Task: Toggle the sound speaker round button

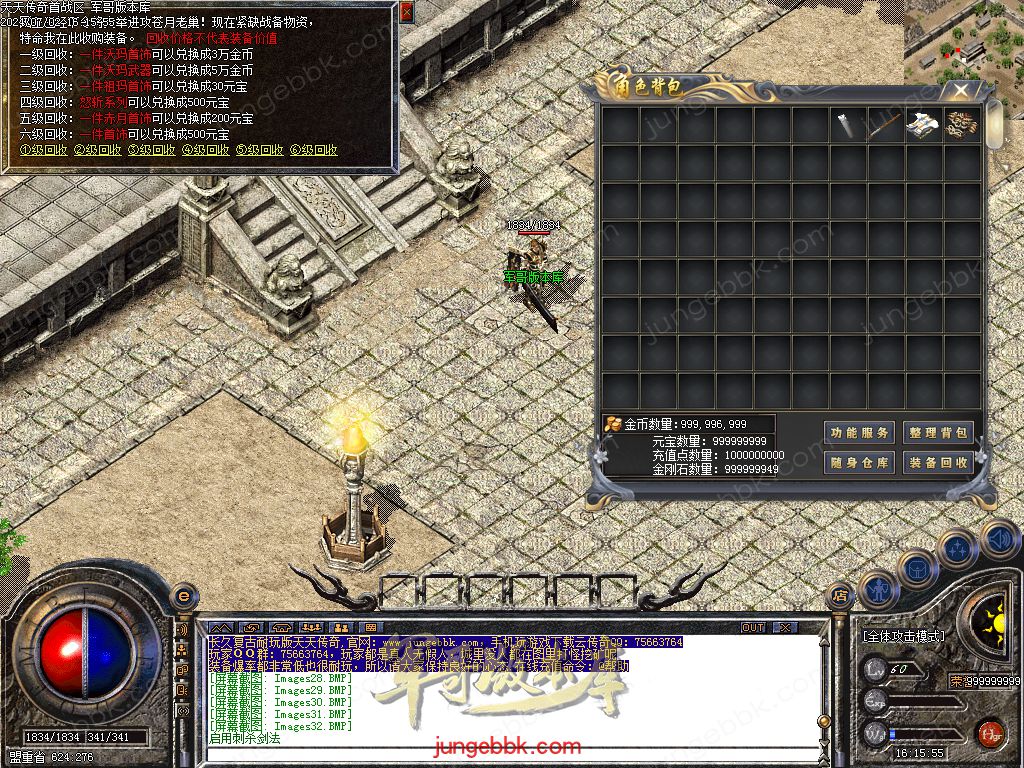Action: click(999, 540)
